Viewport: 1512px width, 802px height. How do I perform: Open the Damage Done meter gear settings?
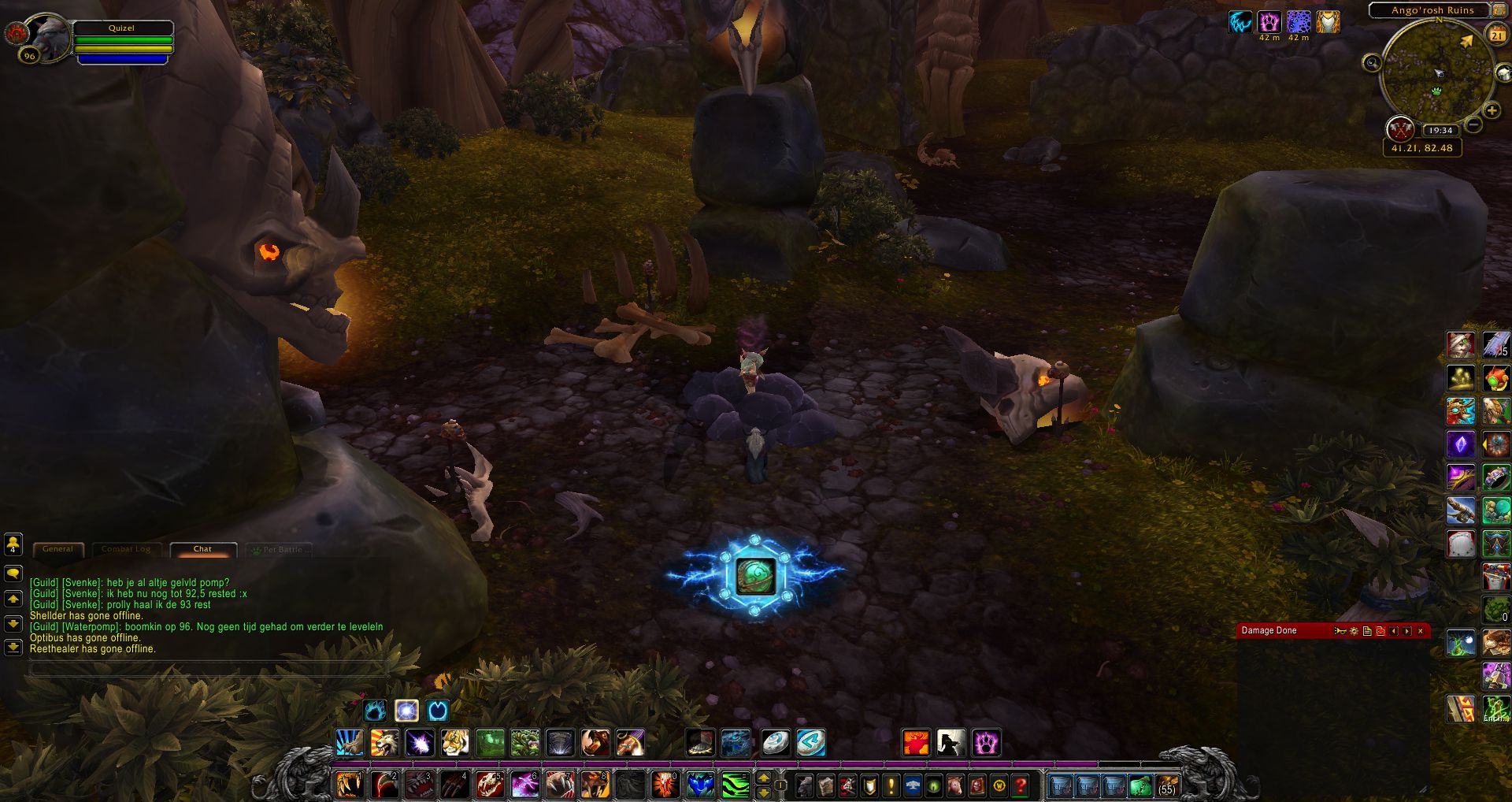(1354, 631)
